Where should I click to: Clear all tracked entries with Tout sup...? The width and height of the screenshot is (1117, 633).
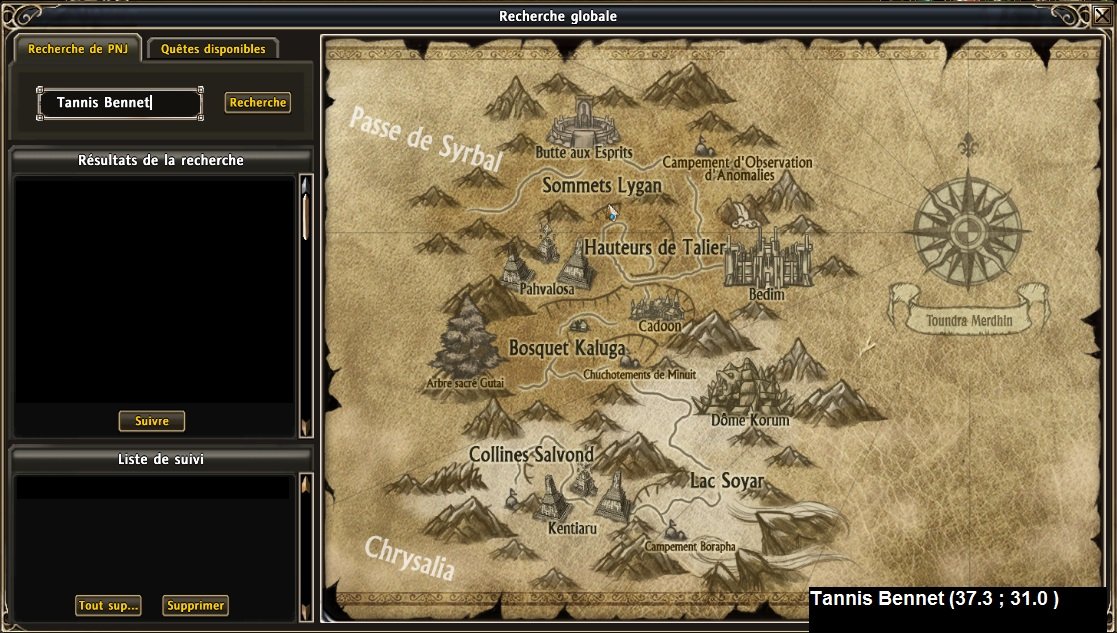click(108, 605)
